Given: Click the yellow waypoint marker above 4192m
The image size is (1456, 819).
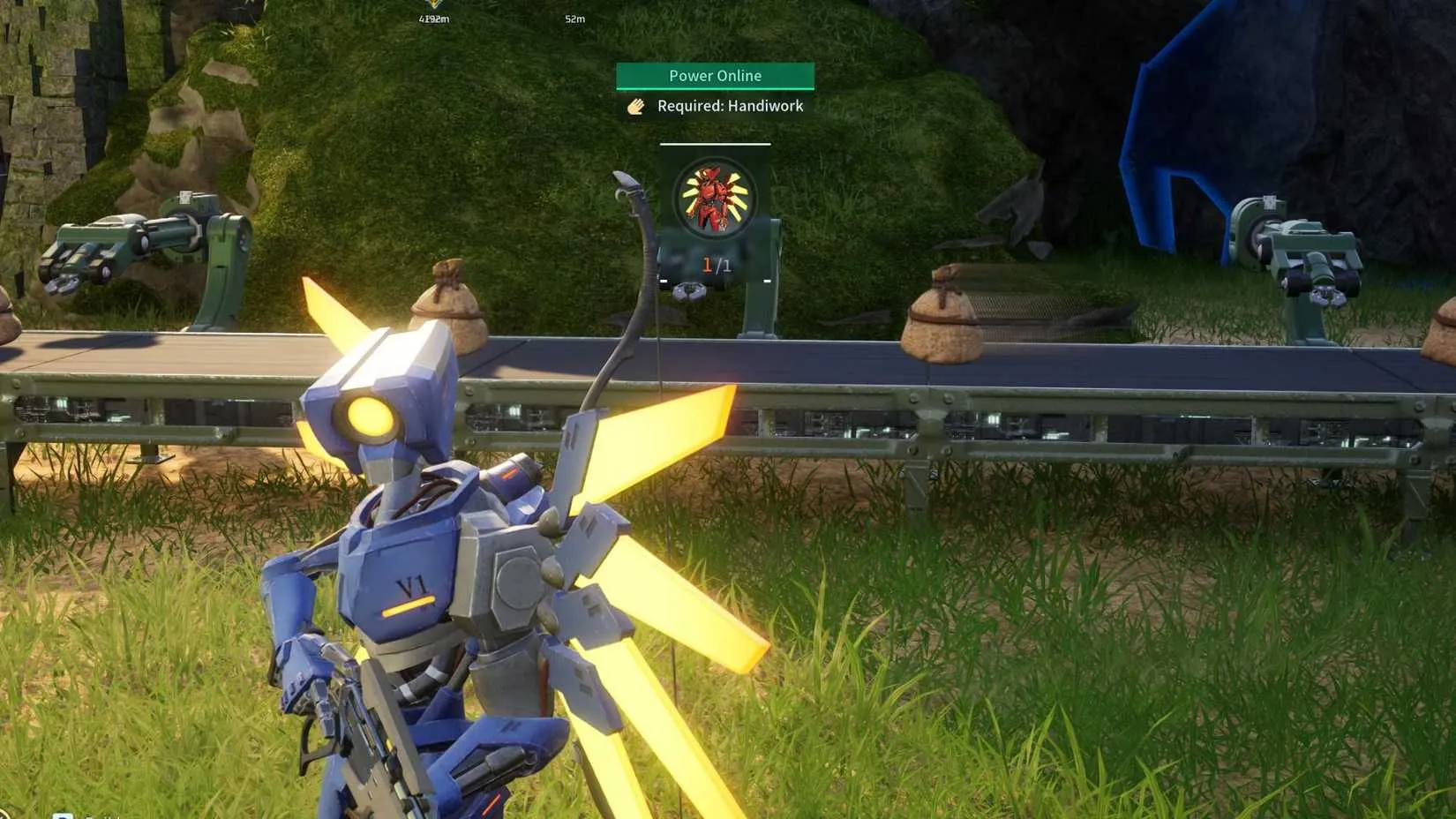Looking at the screenshot, I should click(433, 4).
